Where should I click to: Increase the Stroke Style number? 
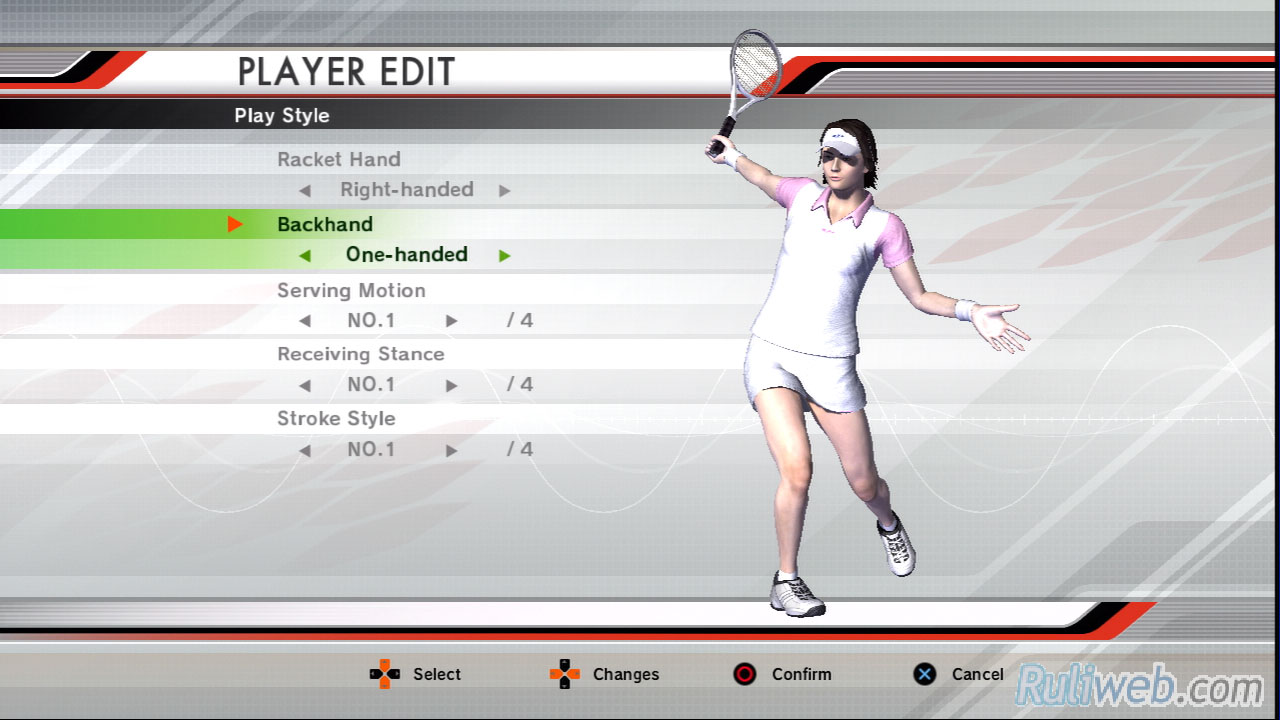coord(452,450)
